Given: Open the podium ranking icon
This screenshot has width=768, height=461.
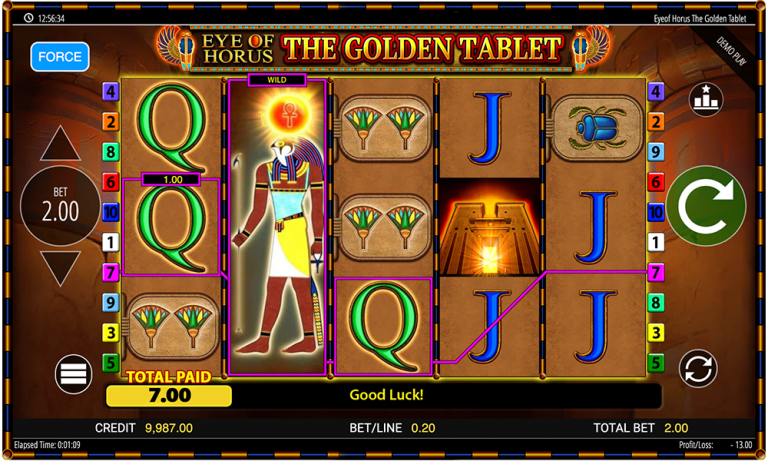Looking at the screenshot, I should (x=706, y=100).
